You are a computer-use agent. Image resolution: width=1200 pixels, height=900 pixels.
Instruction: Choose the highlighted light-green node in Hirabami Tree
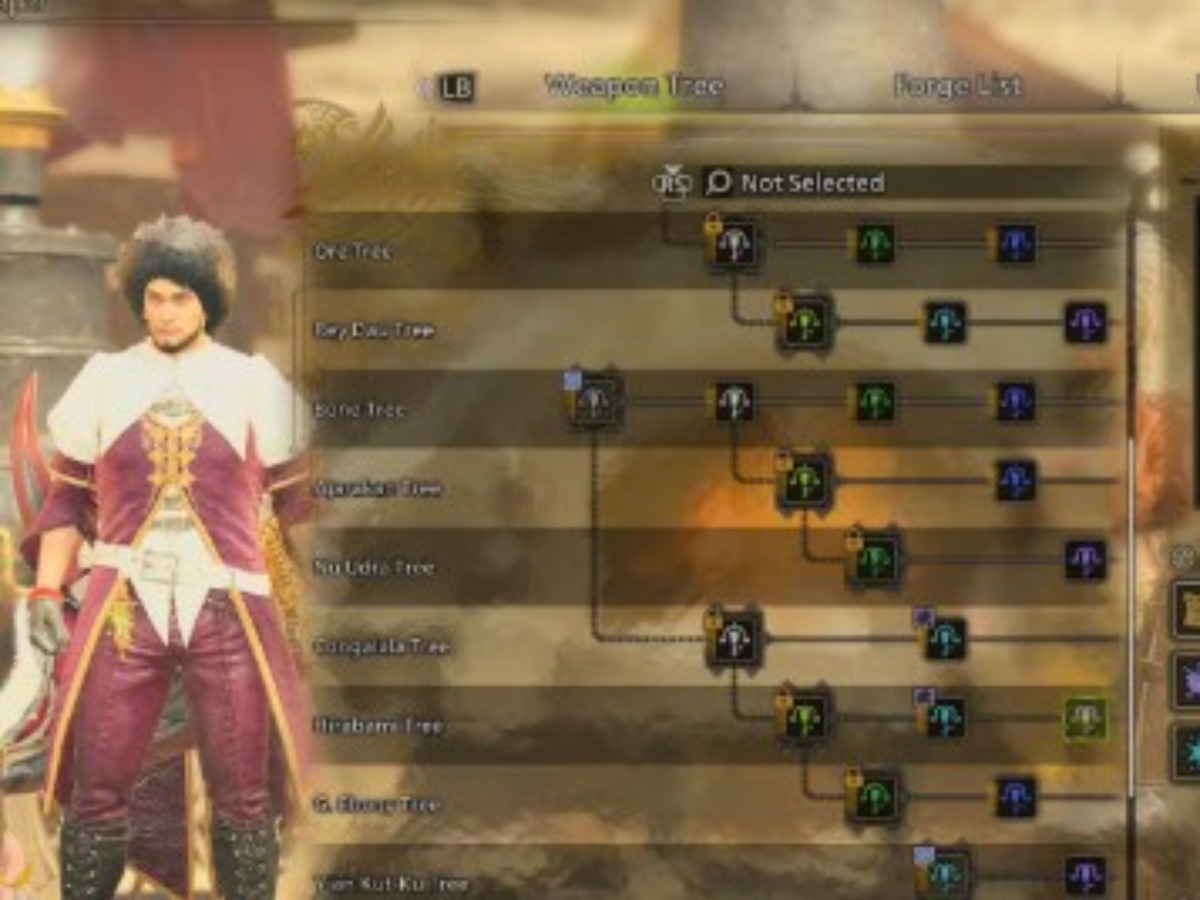point(1085,718)
